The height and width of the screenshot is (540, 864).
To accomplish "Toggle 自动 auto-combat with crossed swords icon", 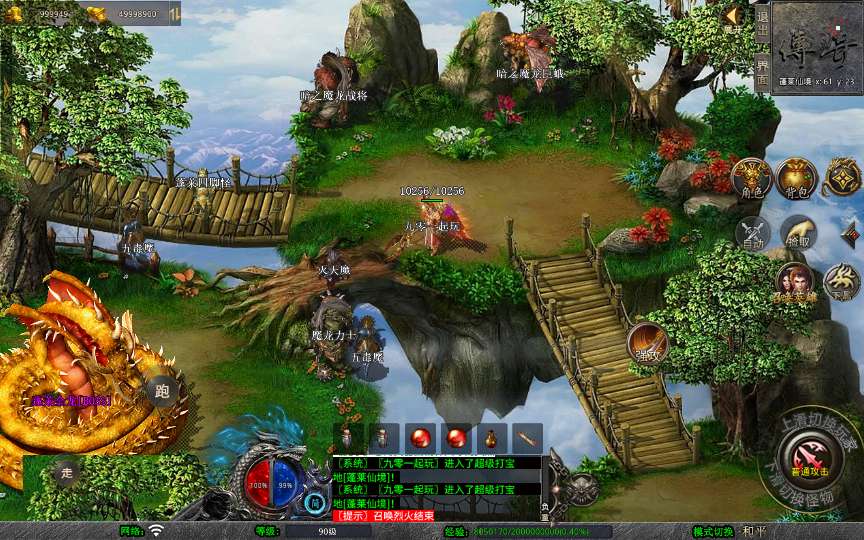I will [x=751, y=233].
